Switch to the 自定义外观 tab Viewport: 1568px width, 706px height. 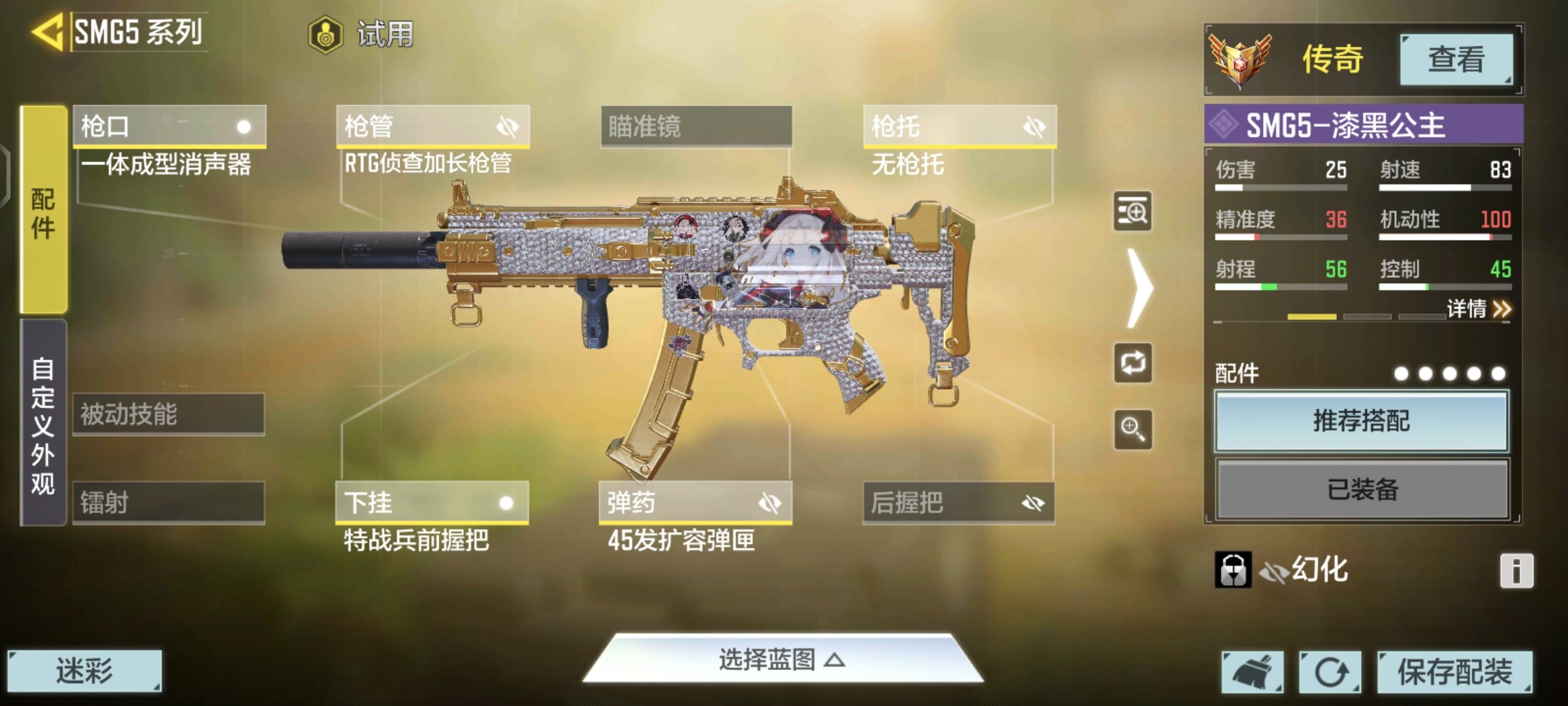[x=43, y=424]
